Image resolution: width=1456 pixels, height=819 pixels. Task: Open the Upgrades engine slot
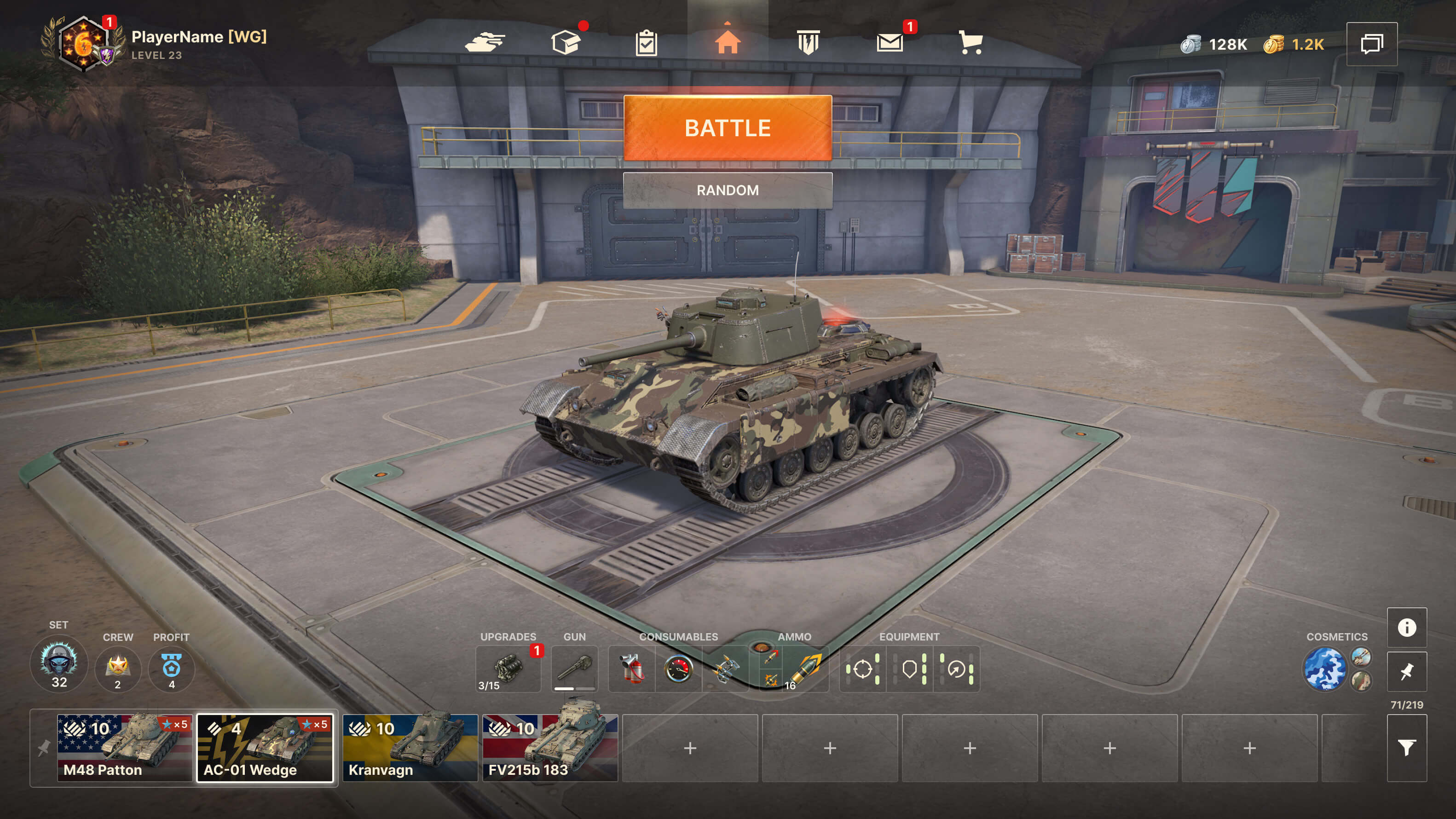(508, 669)
